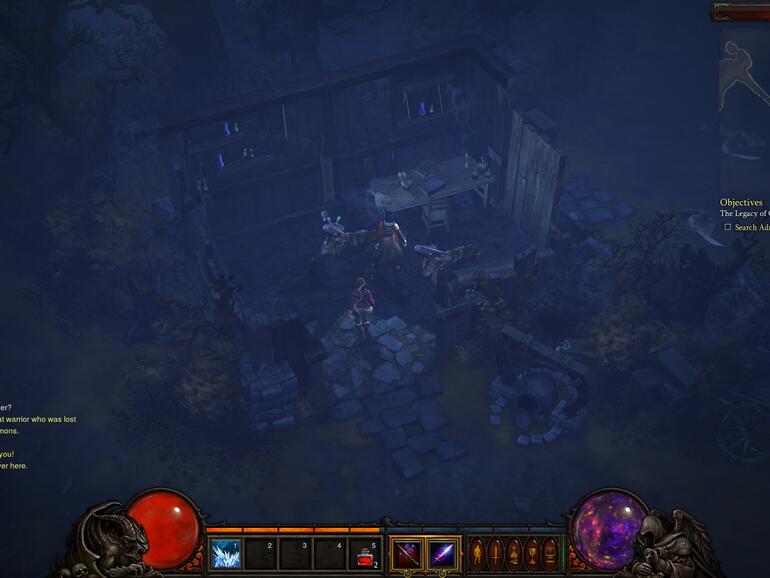Viewport: 770px width, 578px height.
Task: Open the character figure menu button
Action: (477, 553)
